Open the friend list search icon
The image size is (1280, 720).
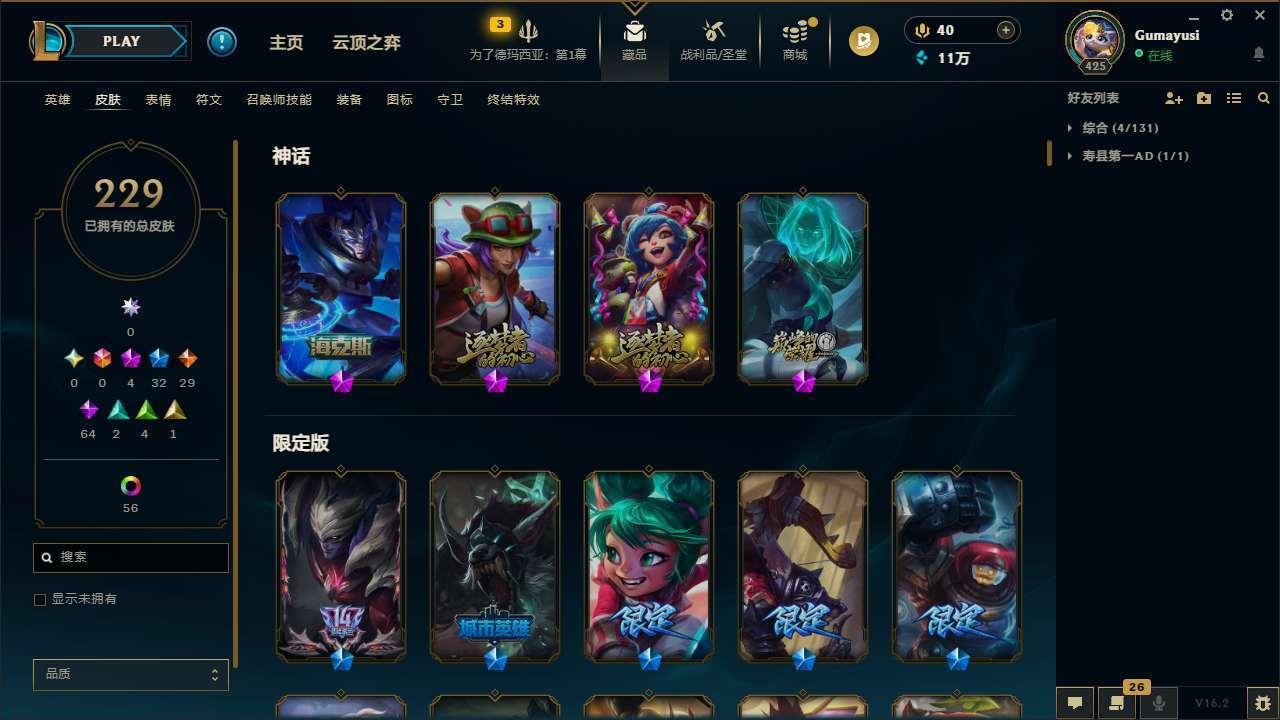1263,98
